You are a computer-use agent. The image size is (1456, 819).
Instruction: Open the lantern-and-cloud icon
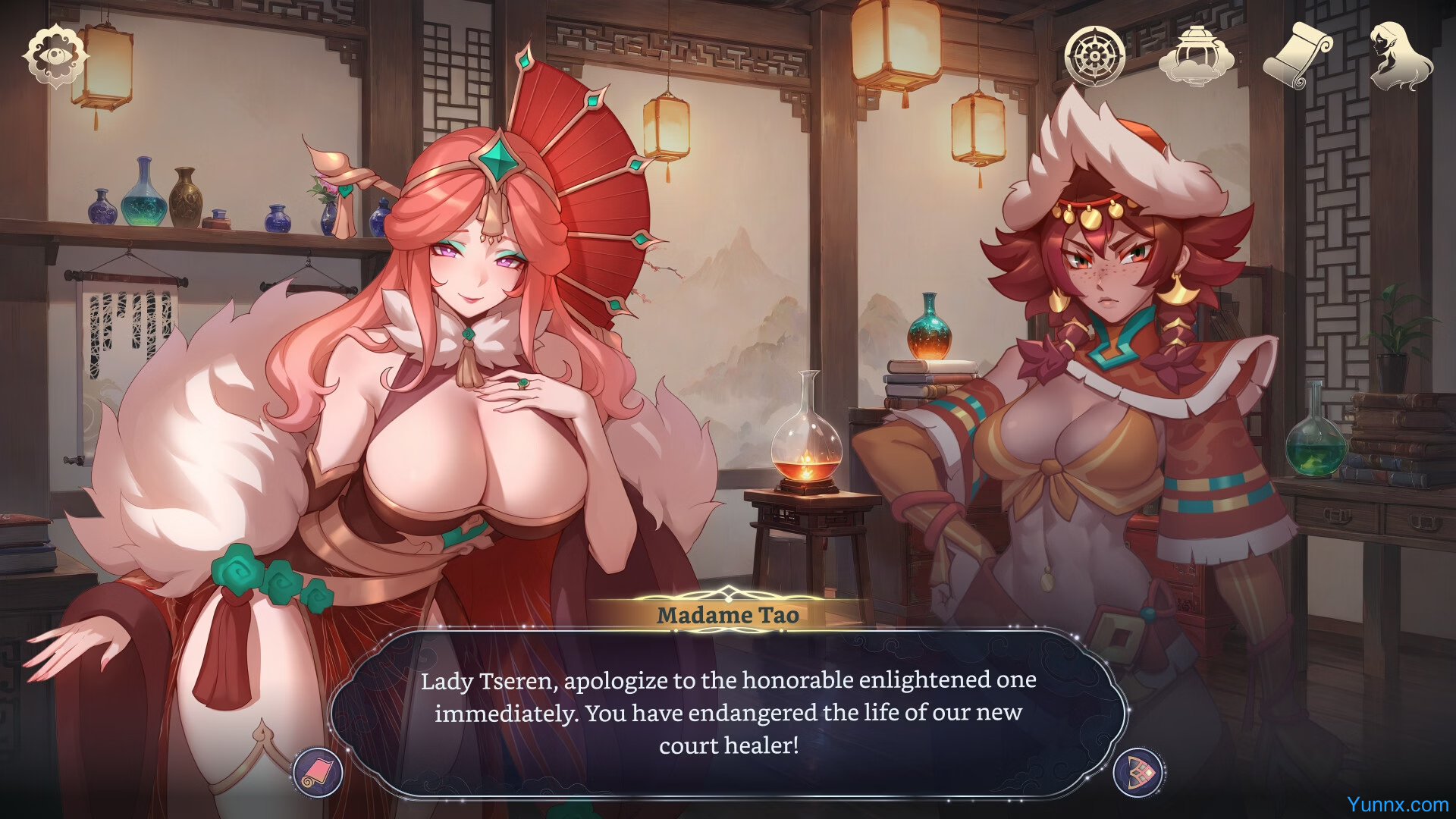coord(1196,55)
